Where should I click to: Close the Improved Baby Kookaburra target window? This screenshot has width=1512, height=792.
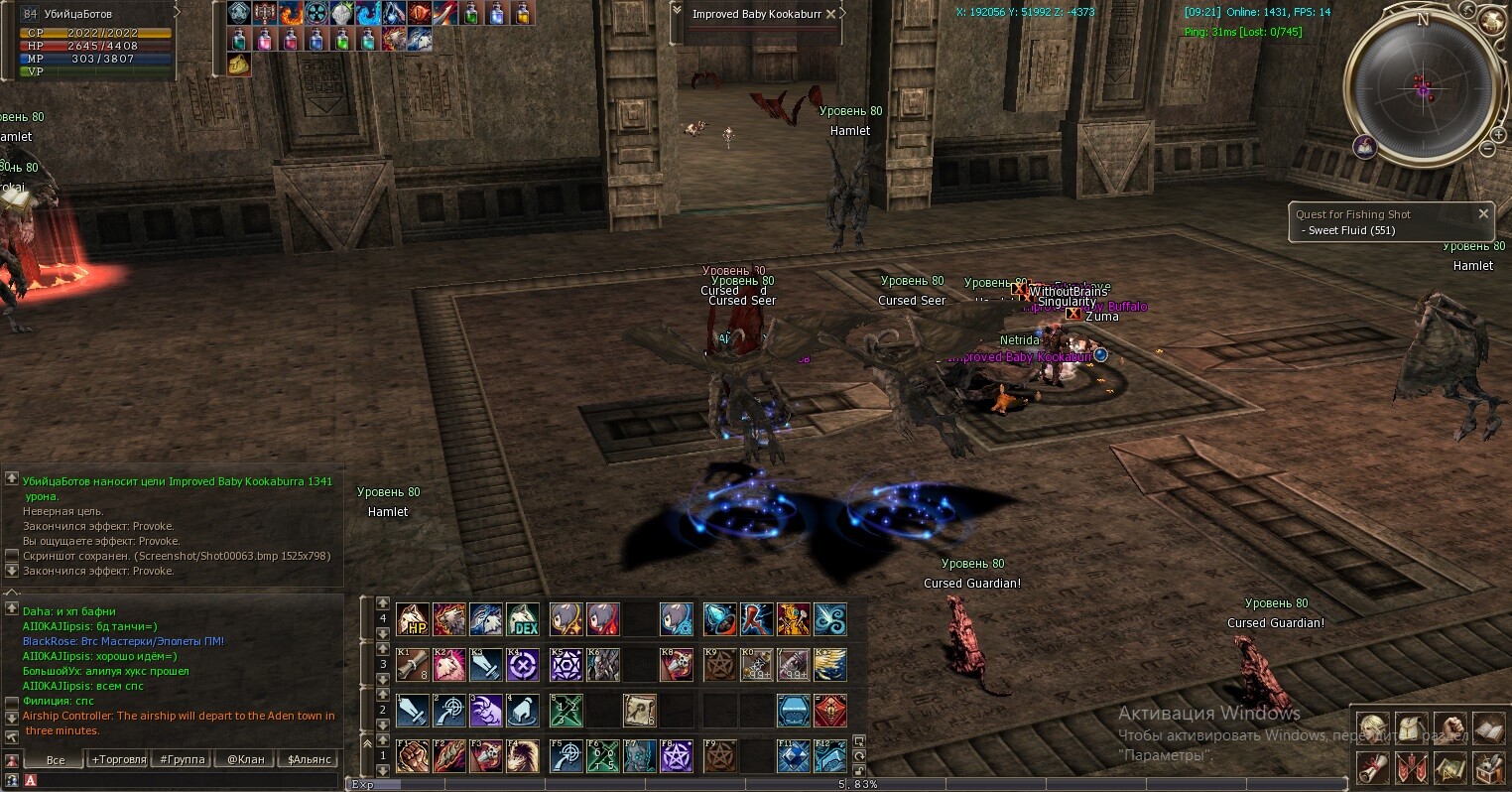pos(831,14)
